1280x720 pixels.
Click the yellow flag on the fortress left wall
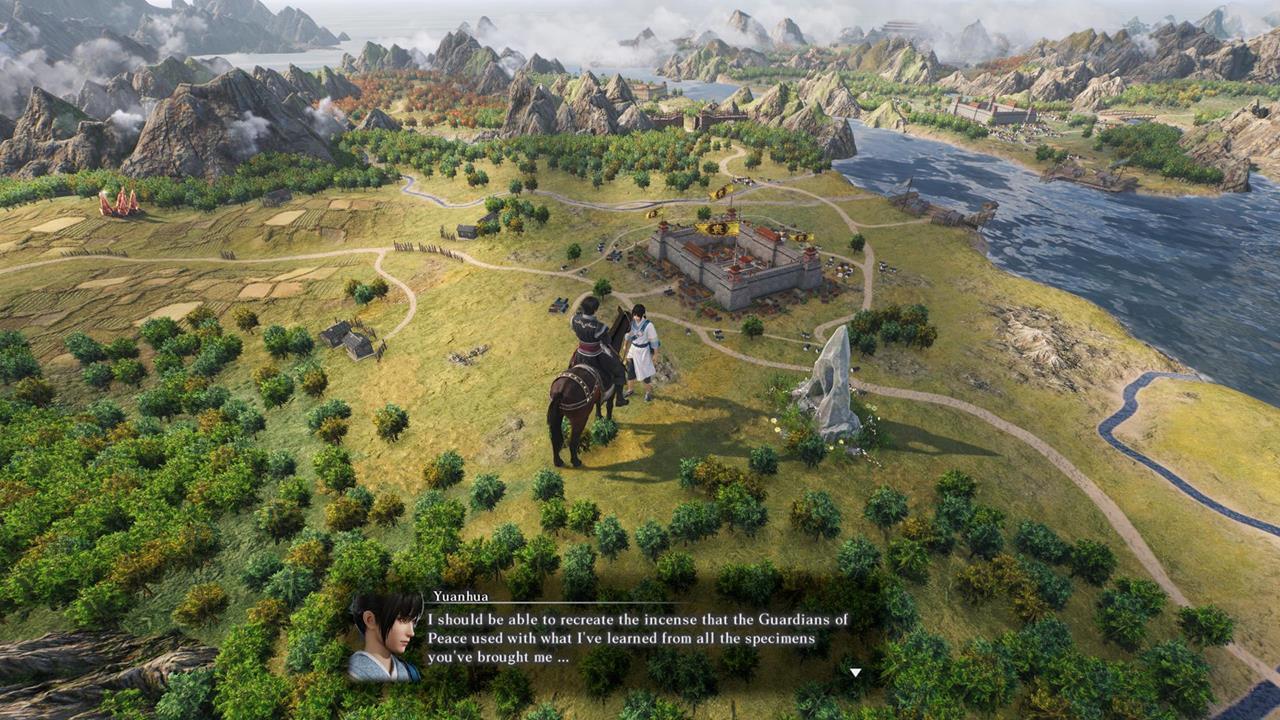(653, 213)
